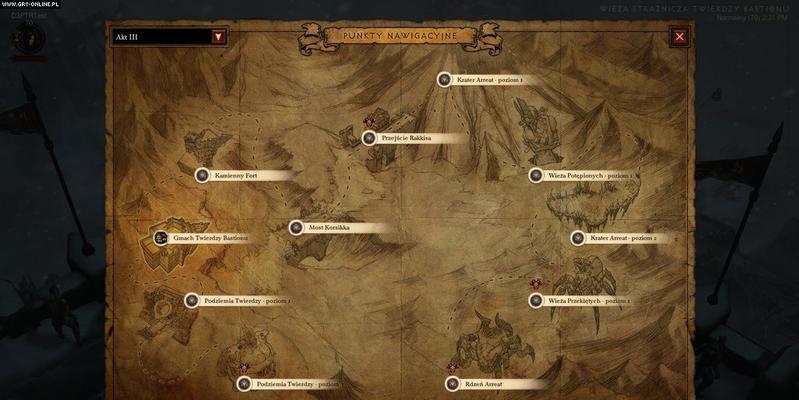Open the Akt III act dropdown
Image resolution: width=799 pixels, height=400 pixels.
pos(219,37)
